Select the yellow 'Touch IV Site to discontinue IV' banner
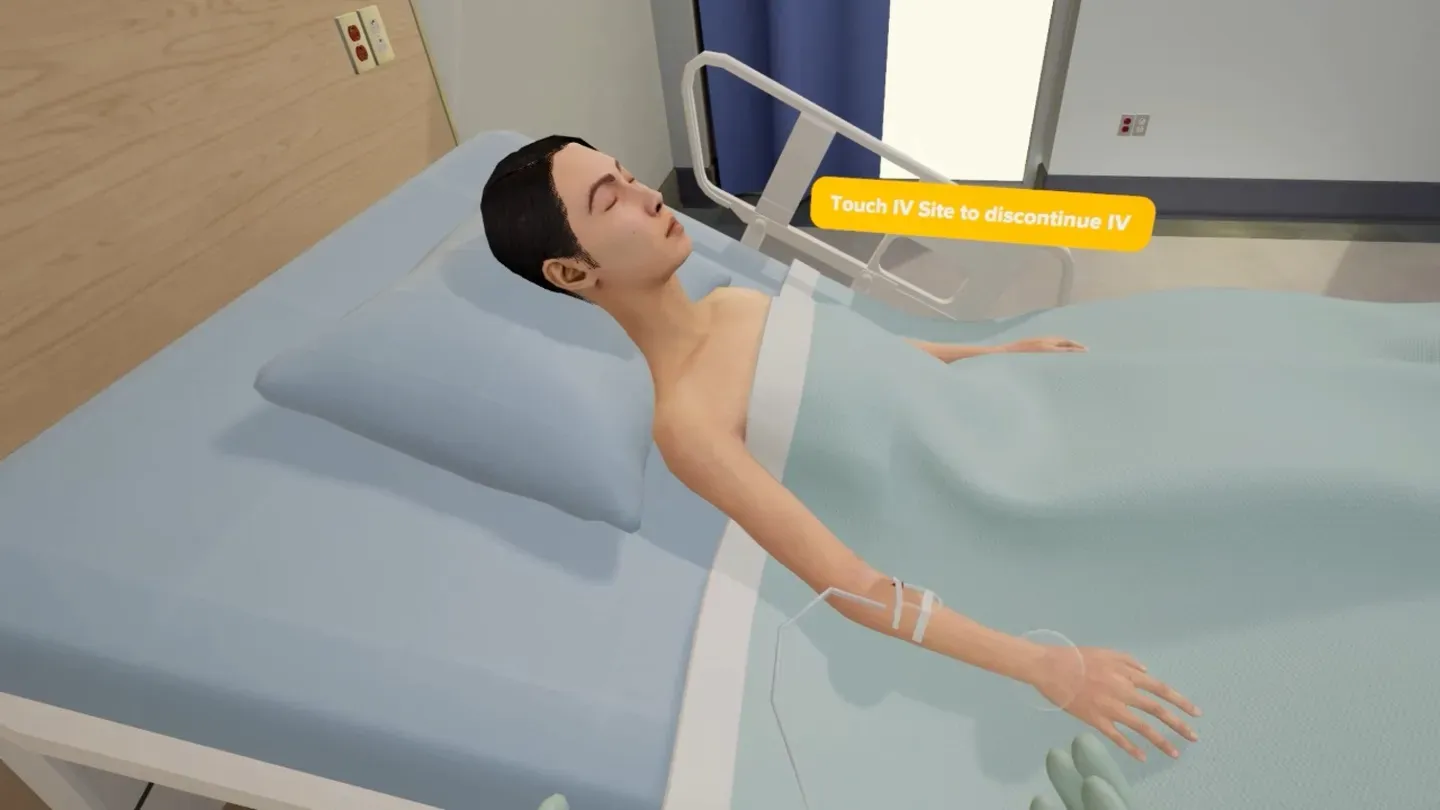This screenshot has height=810, width=1440. click(978, 212)
